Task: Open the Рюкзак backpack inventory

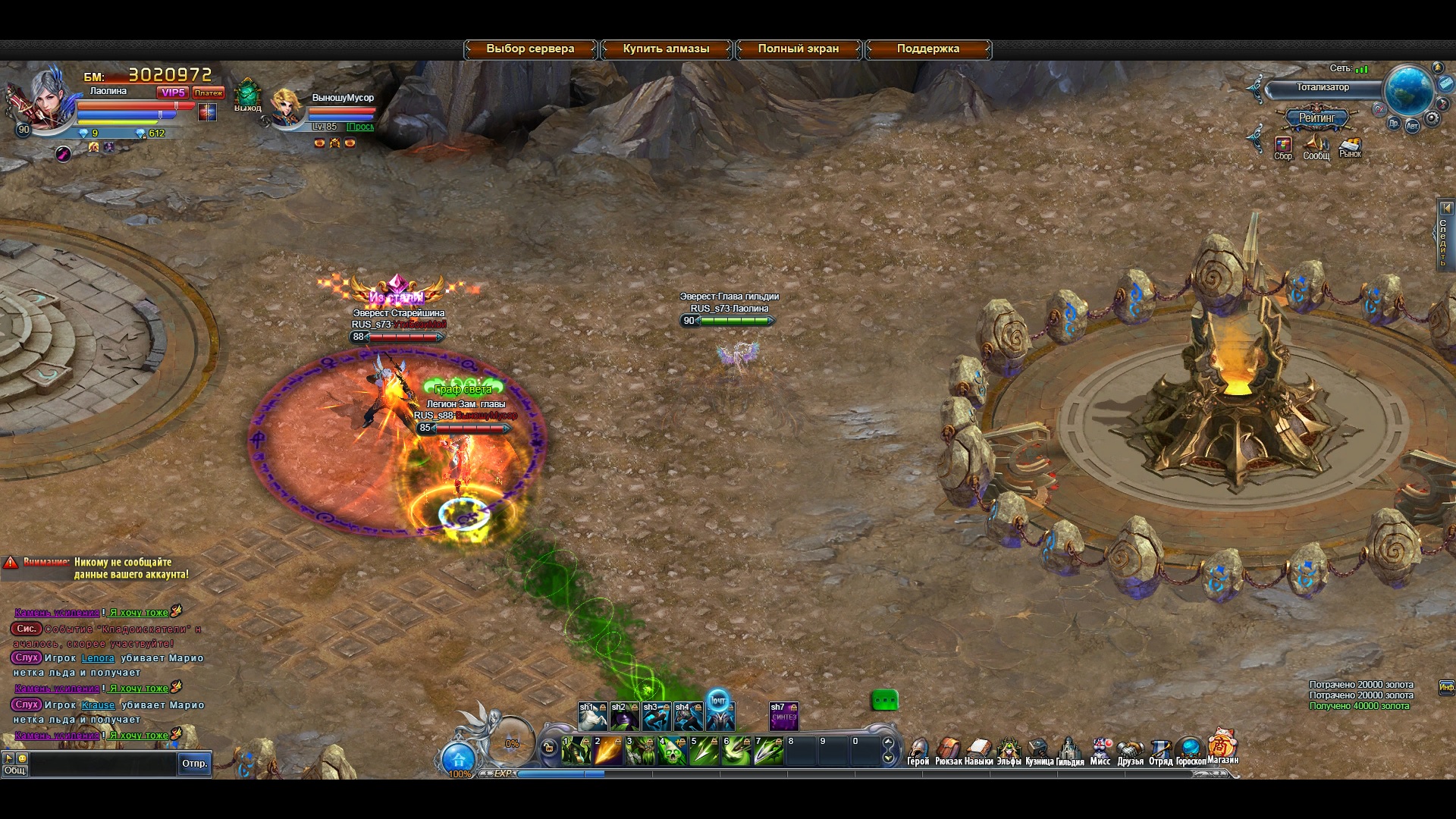Action: coord(948,752)
